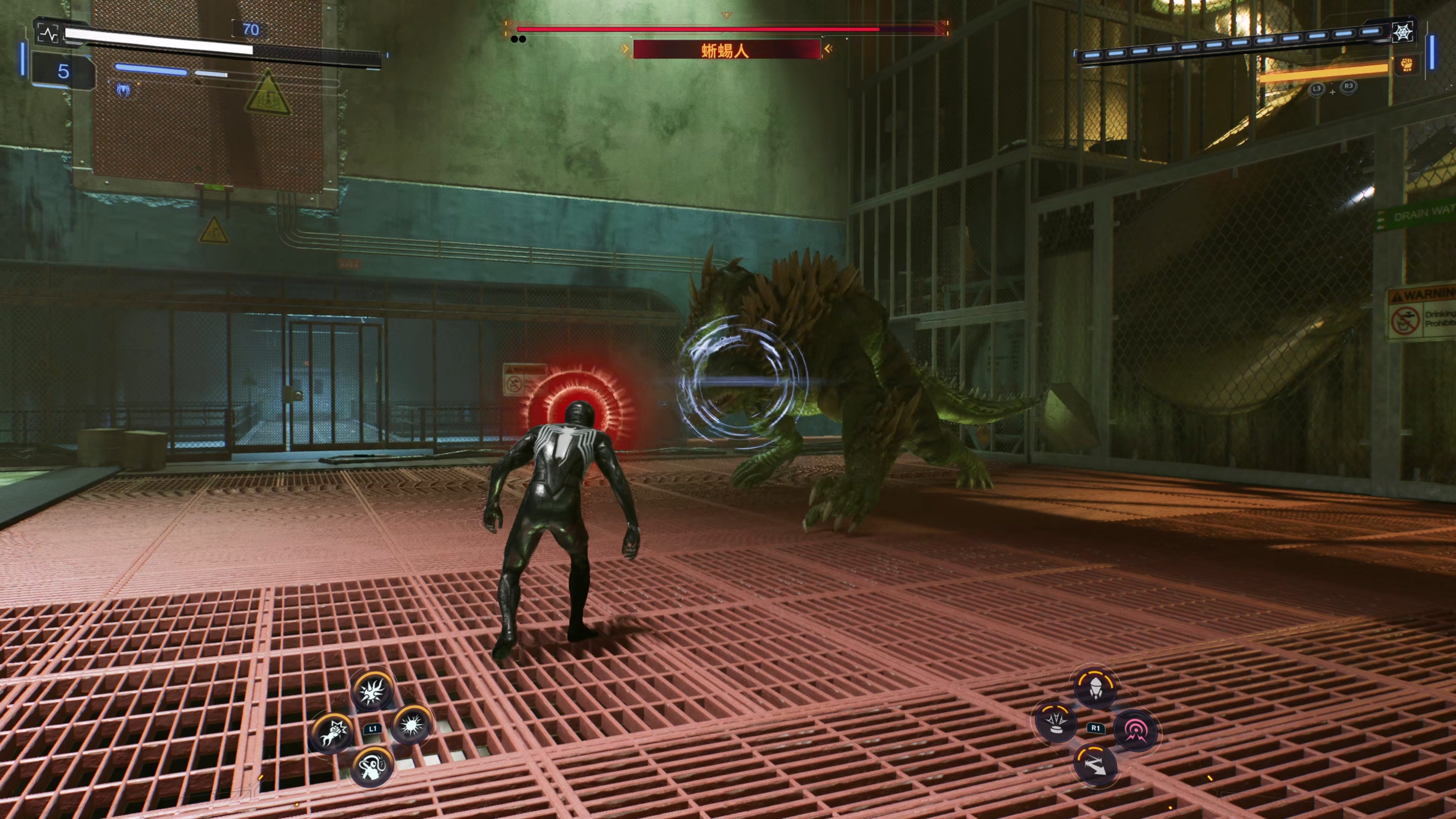Choose the ricochet arrow gadget
1456x819 pixels.
[1095, 765]
